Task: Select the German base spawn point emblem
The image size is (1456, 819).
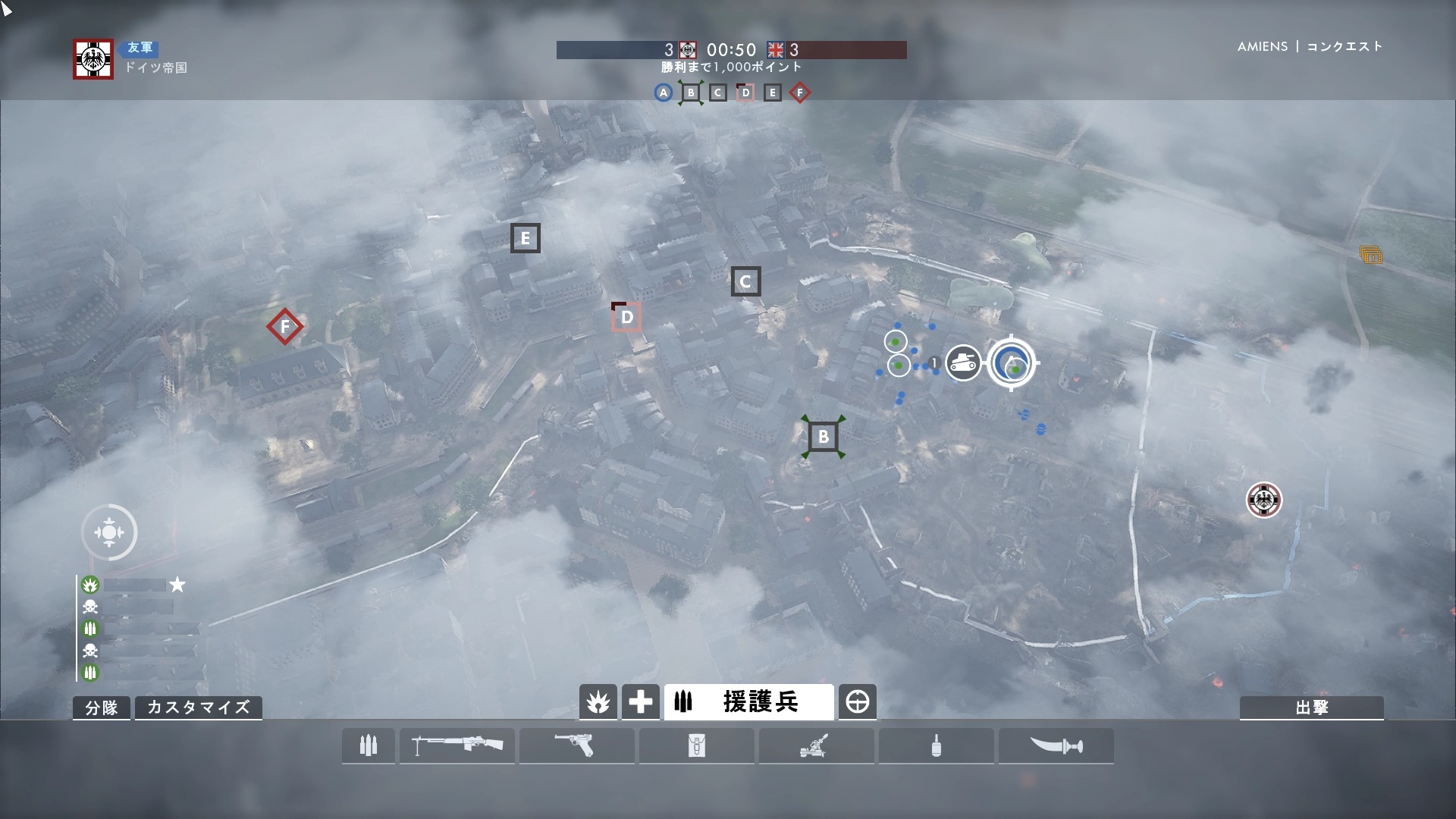Action: (1263, 500)
